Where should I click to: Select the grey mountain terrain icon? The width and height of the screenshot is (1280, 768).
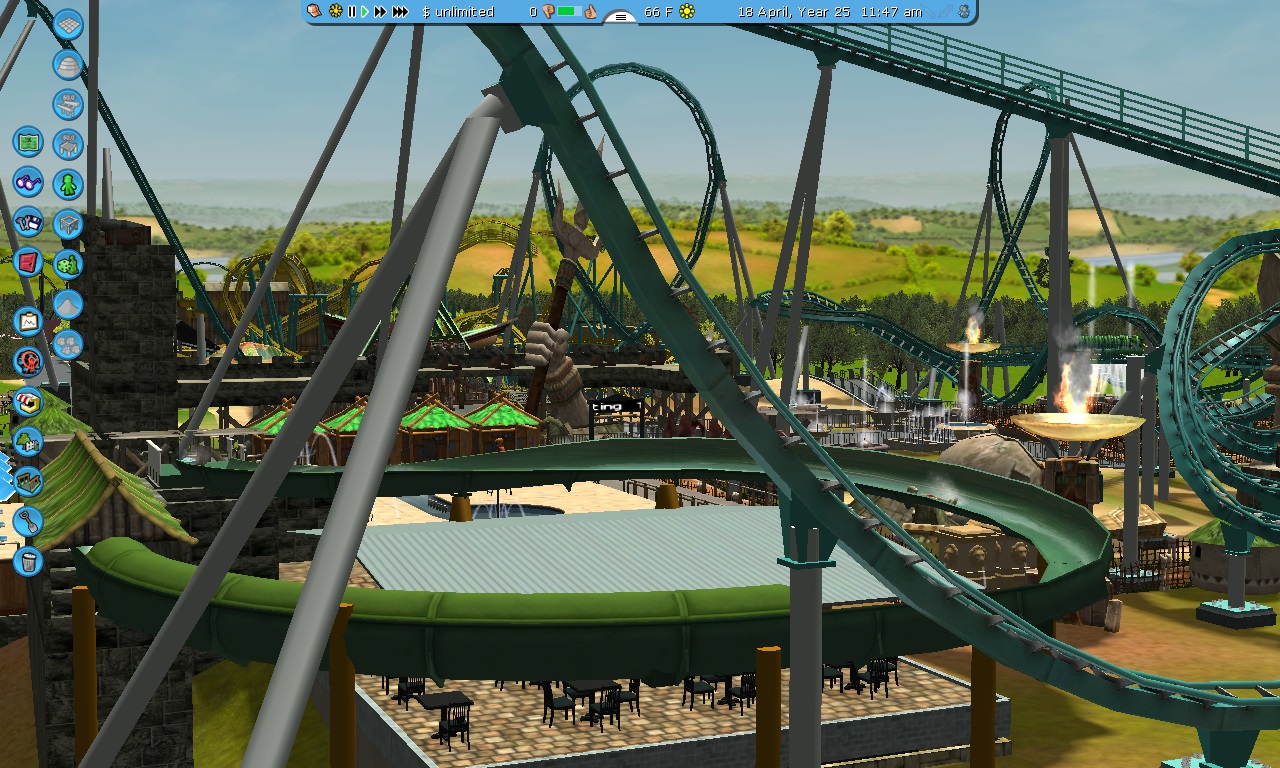68,304
